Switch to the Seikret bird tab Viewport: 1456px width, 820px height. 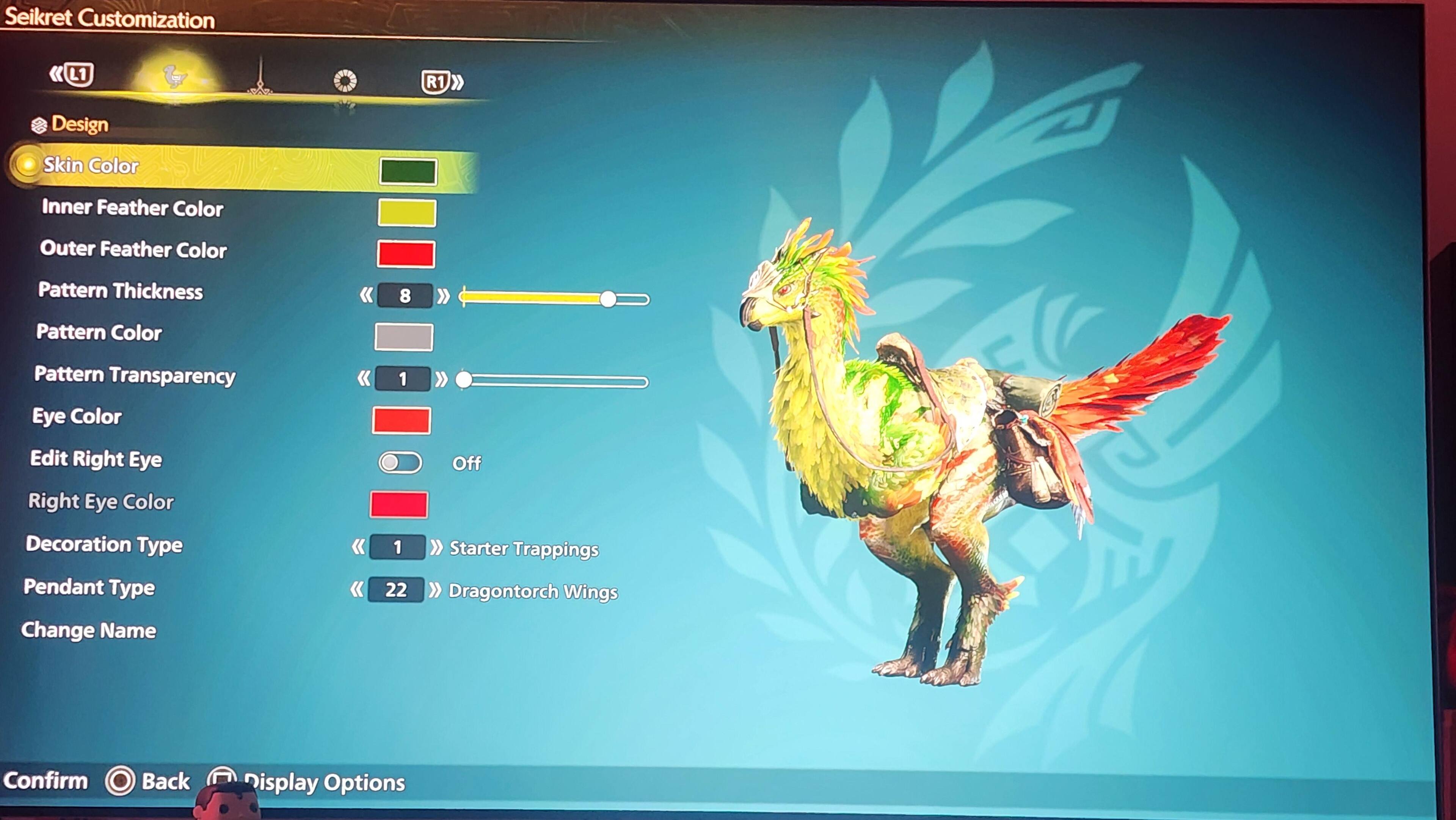[x=174, y=77]
